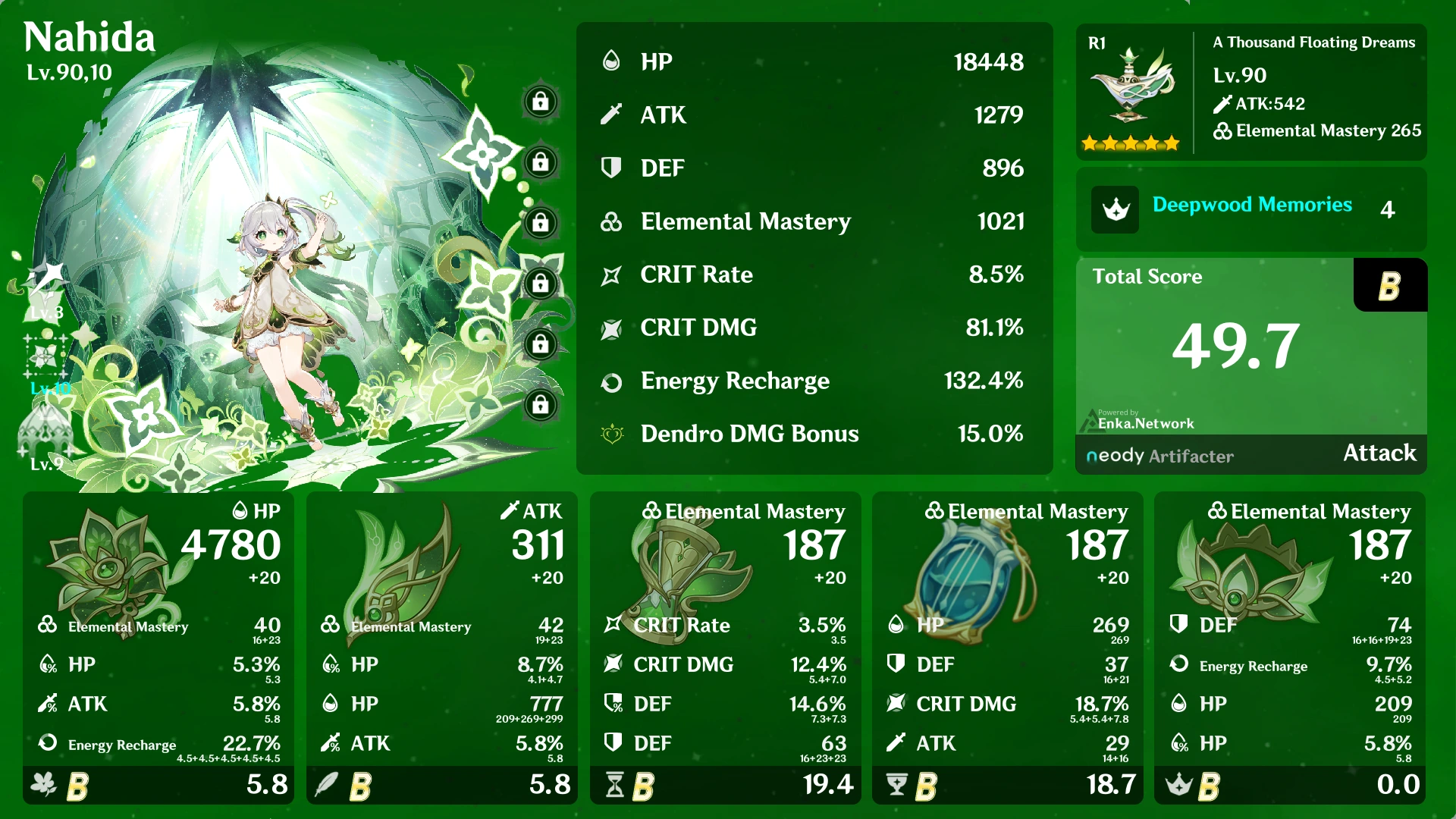Click the Flower artifact slot icon

click(44, 786)
